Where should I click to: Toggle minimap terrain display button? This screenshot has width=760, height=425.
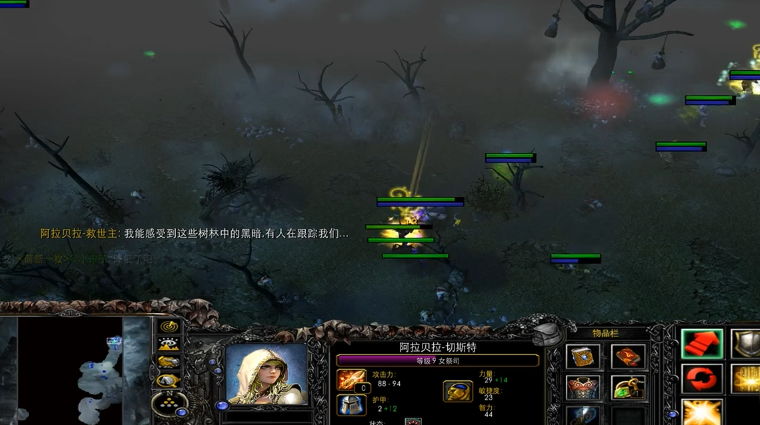click(169, 345)
